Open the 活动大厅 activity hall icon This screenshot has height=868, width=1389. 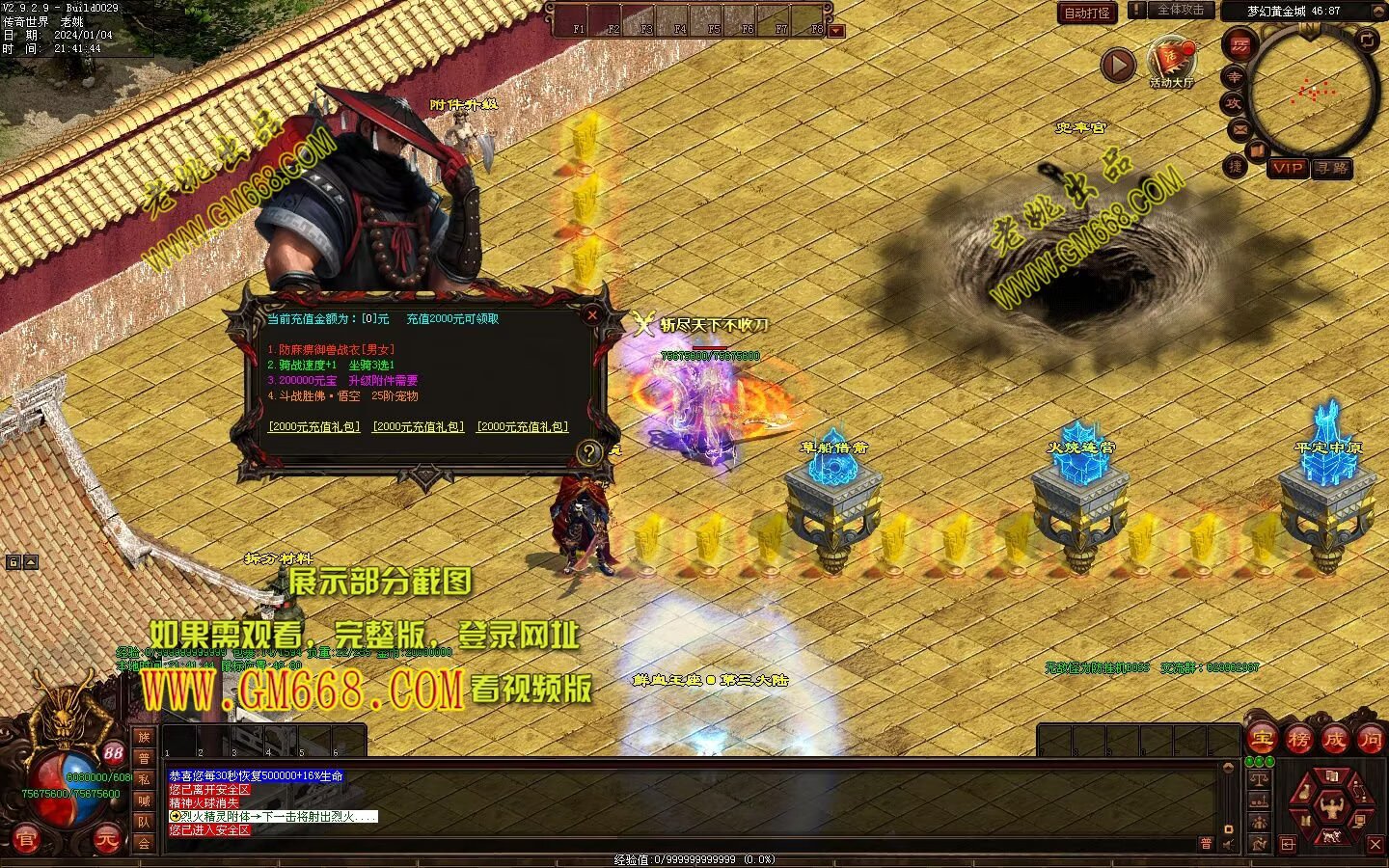pos(1171,60)
